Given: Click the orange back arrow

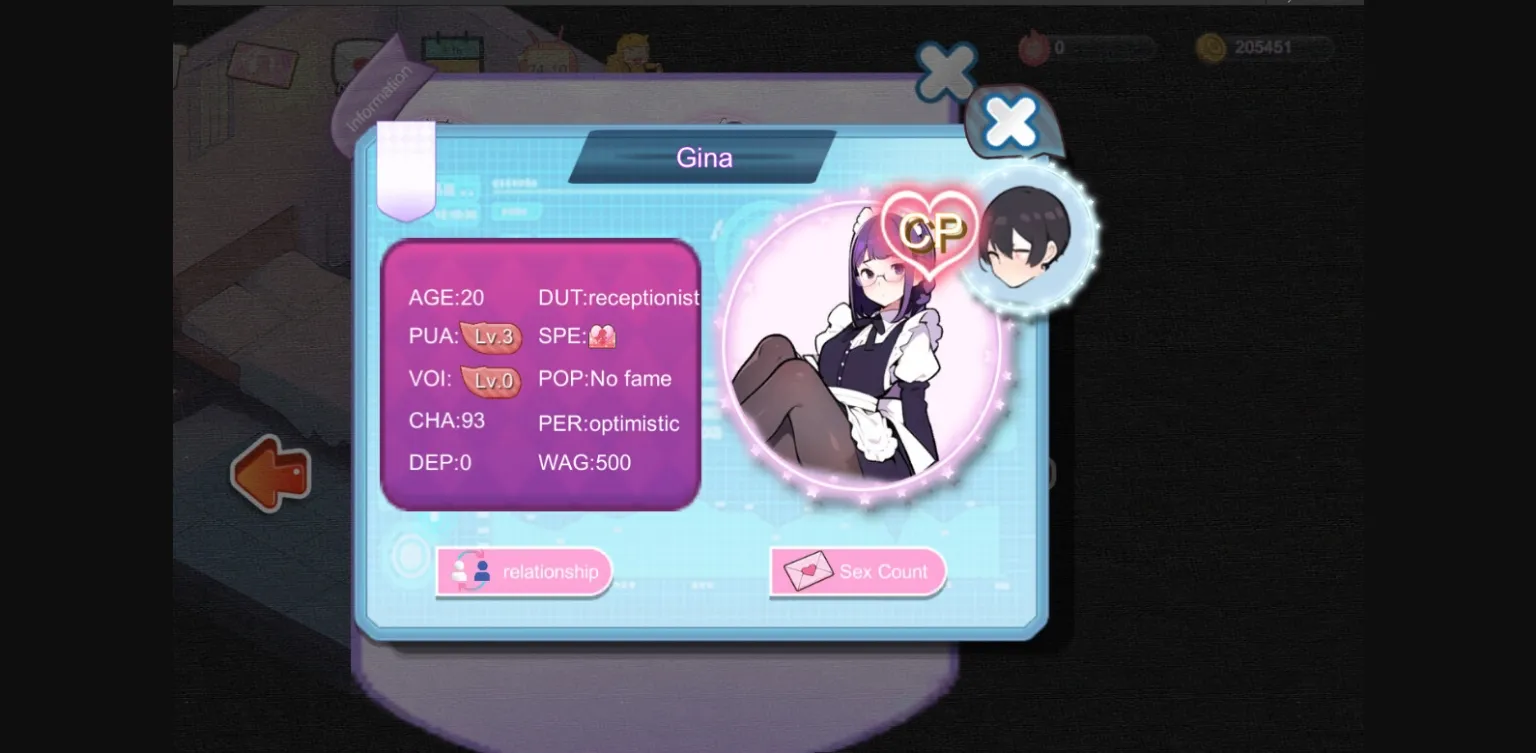Looking at the screenshot, I should 270,474.
